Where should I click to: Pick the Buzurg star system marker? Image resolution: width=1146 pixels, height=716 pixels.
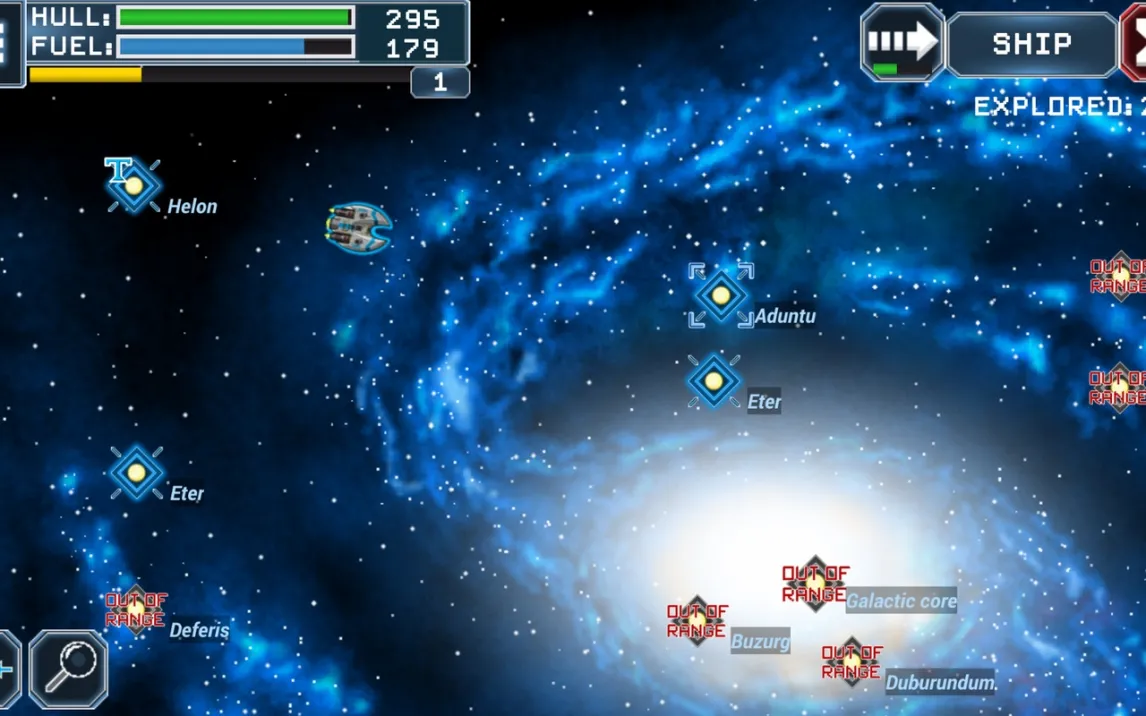(697, 620)
